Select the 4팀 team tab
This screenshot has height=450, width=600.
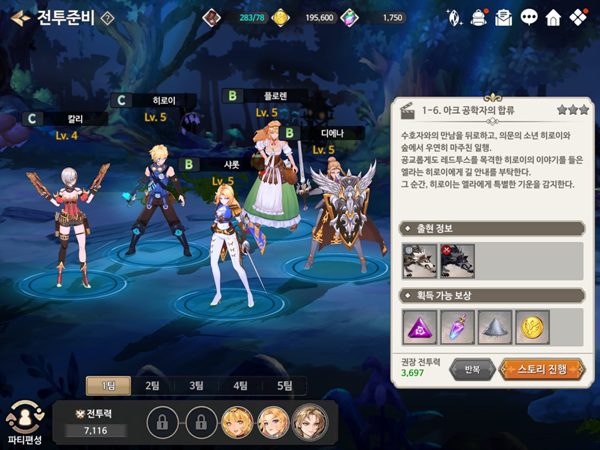coord(241,385)
